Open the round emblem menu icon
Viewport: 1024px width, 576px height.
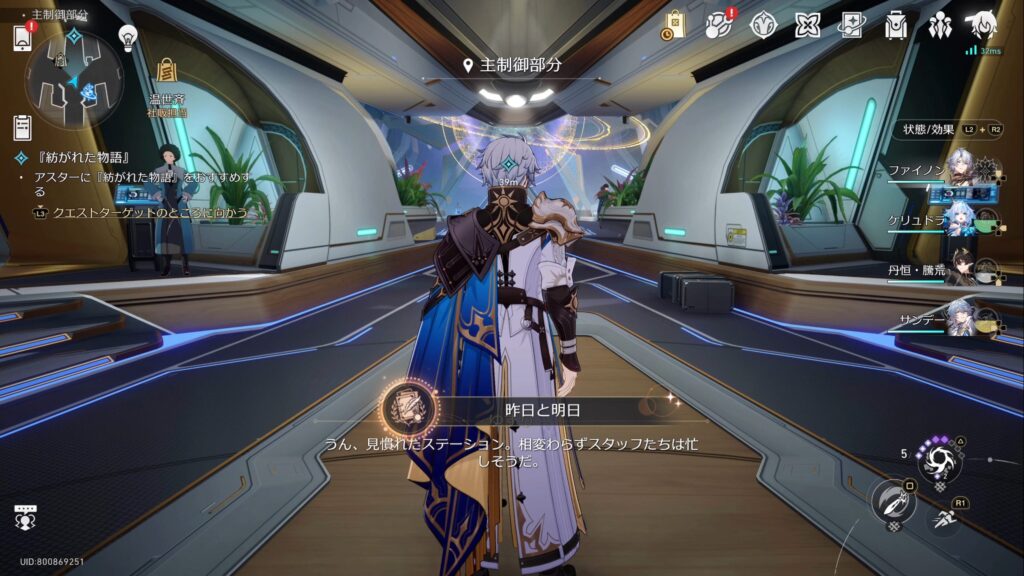pyautogui.click(x=764, y=26)
